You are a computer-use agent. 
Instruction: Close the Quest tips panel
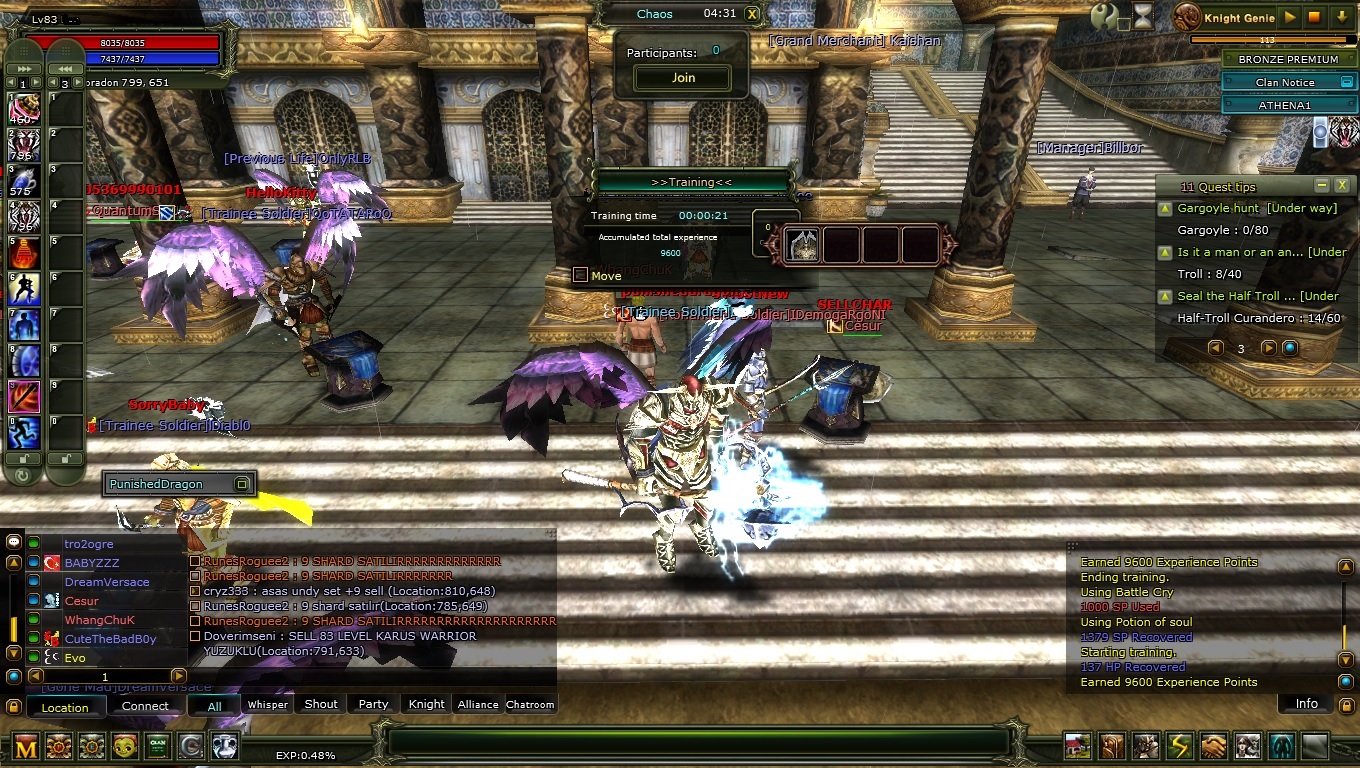point(1342,186)
